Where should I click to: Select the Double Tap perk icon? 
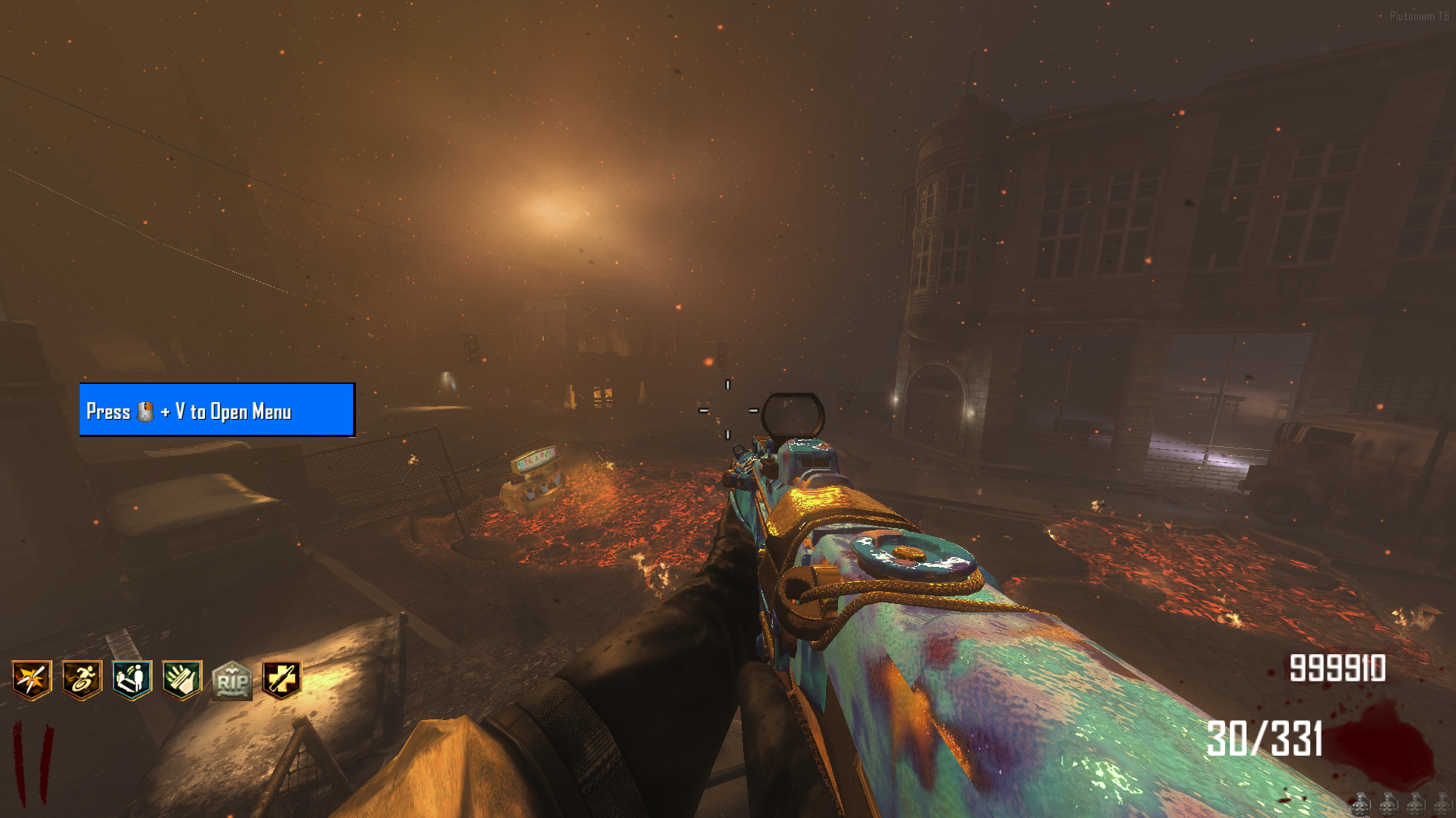pos(31,679)
